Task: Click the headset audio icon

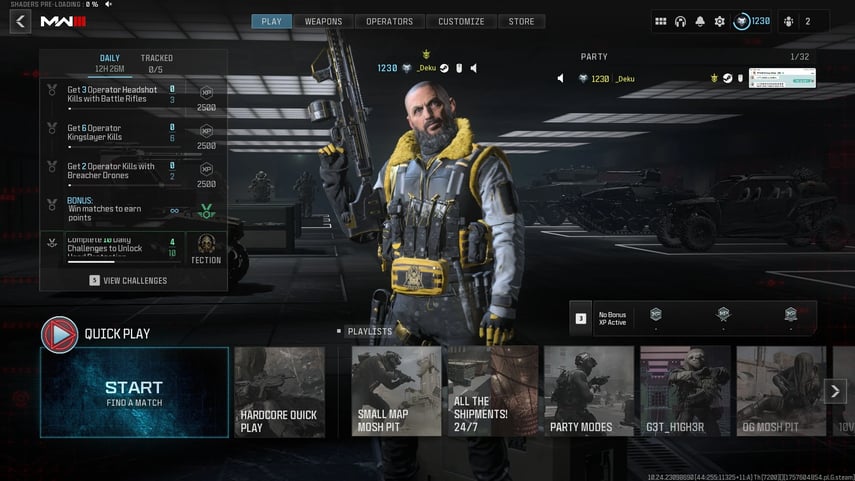Action: point(681,21)
